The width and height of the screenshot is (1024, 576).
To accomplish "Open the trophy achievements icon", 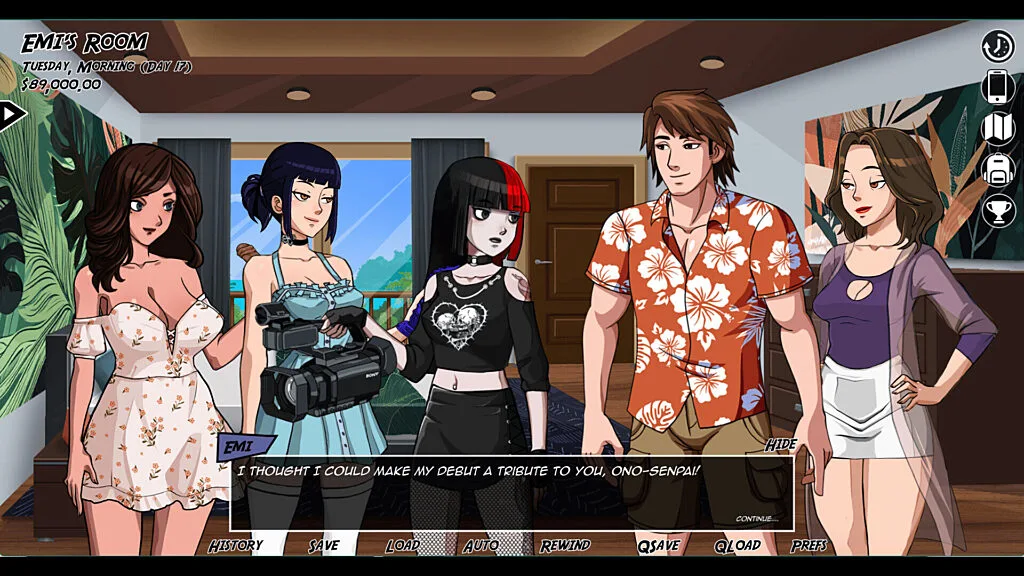I will pos(997,210).
